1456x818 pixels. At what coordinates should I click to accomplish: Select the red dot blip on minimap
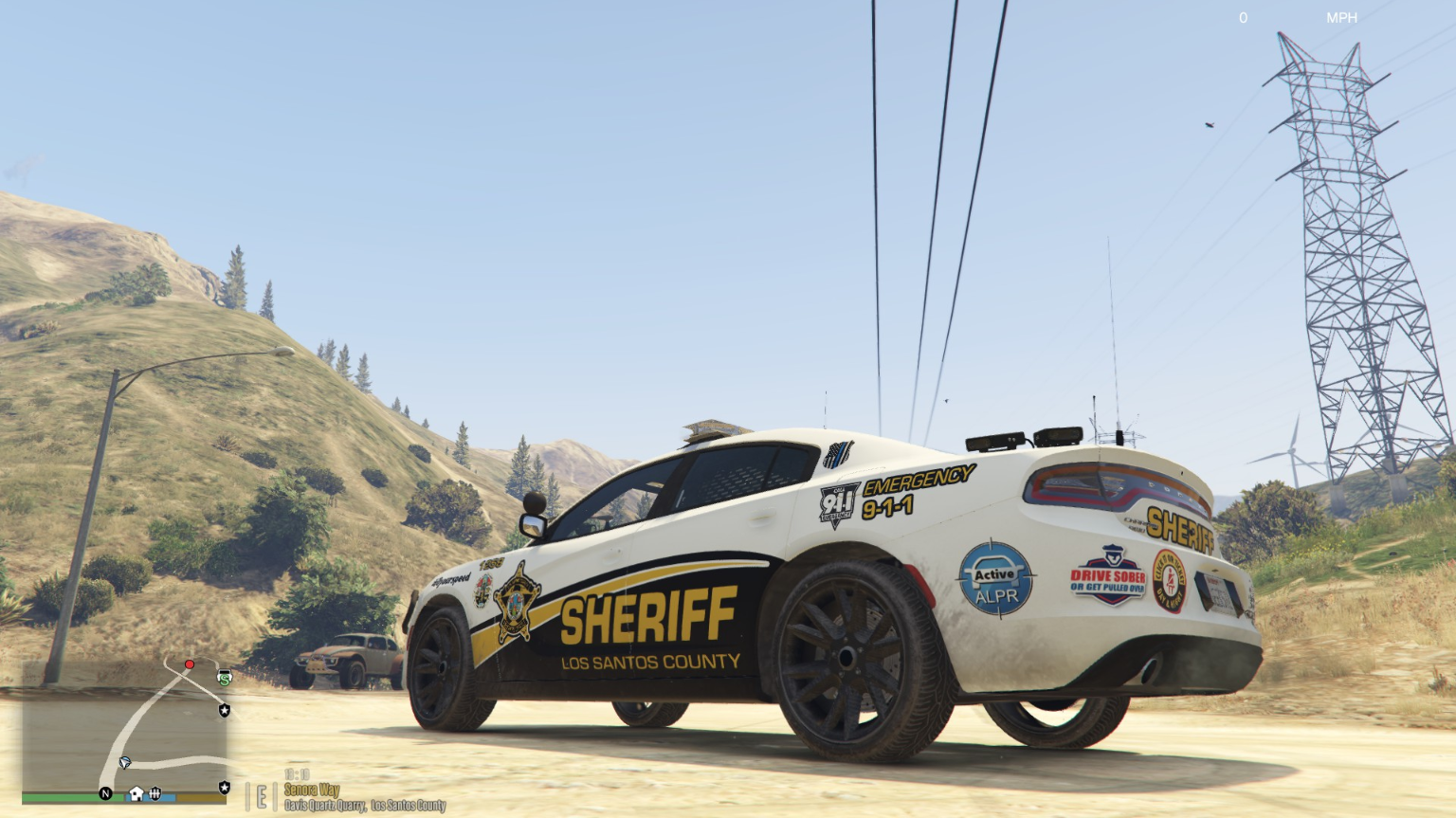click(x=190, y=664)
